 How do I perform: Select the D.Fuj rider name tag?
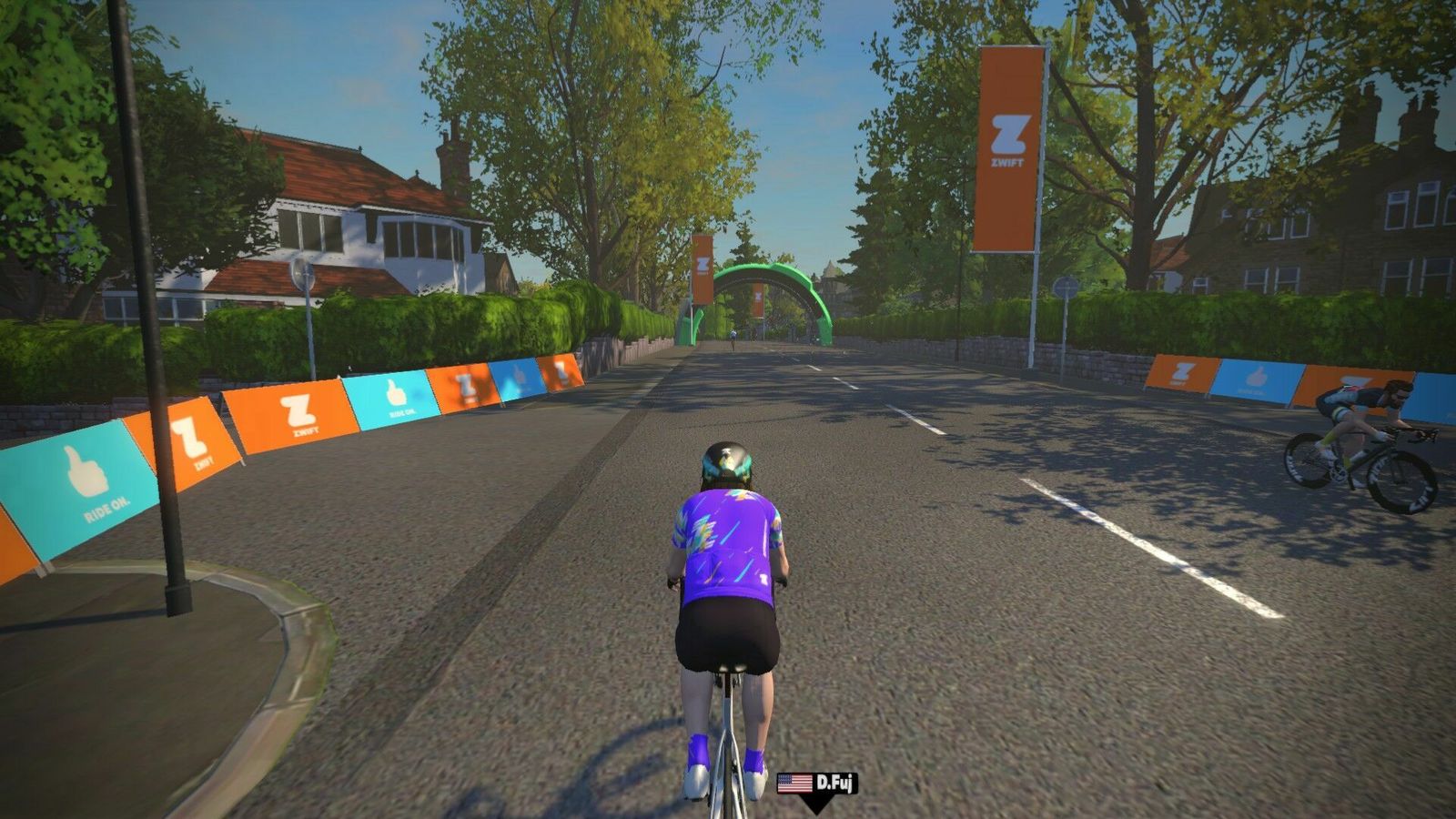click(817, 784)
